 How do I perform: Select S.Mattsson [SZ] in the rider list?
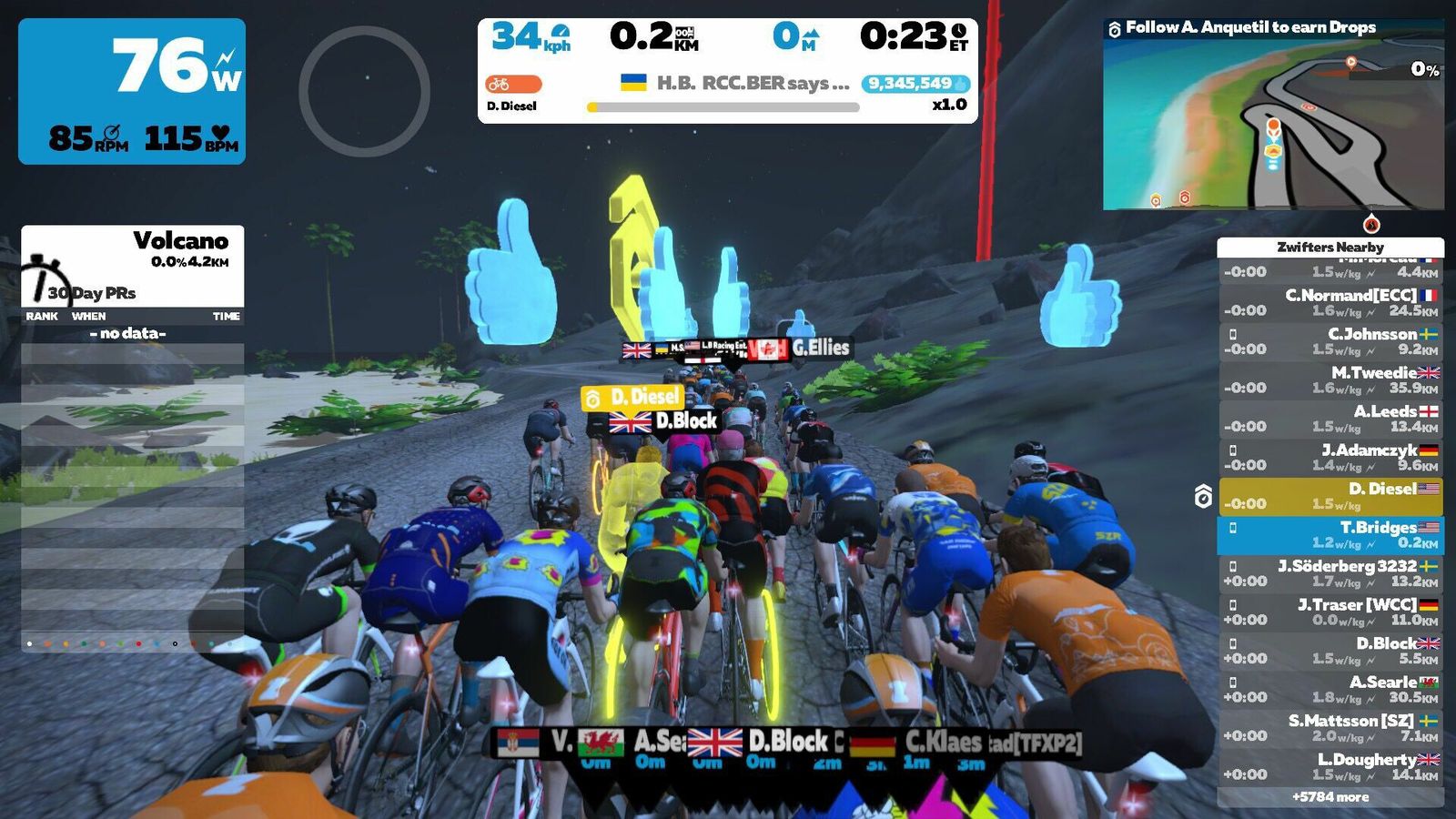[1330, 728]
